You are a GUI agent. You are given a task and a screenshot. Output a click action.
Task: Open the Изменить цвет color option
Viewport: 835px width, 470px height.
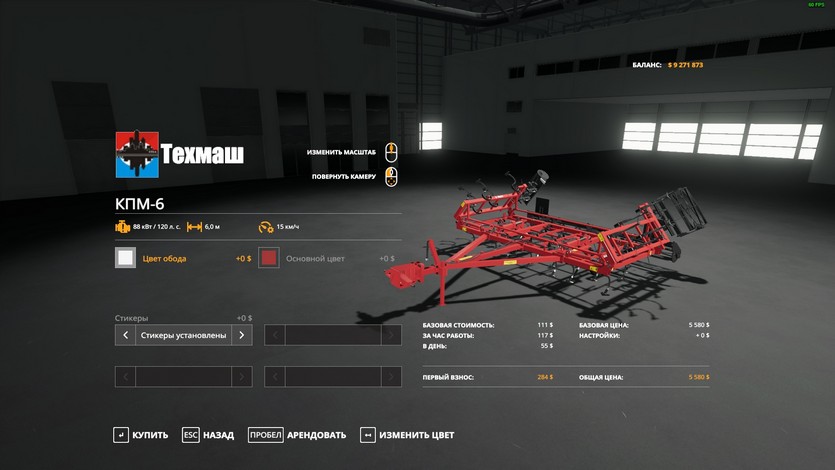click(407, 435)
